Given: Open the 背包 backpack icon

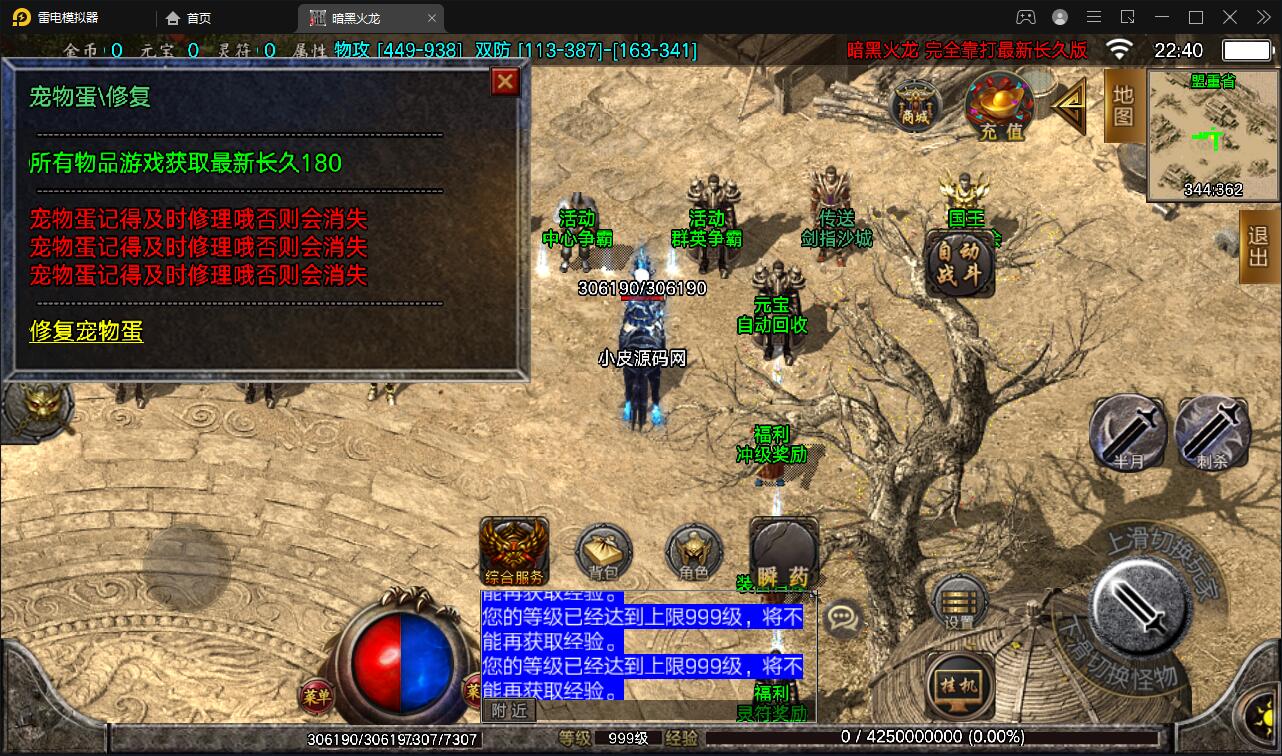Looking at the screenshot, I should point(603,552).
